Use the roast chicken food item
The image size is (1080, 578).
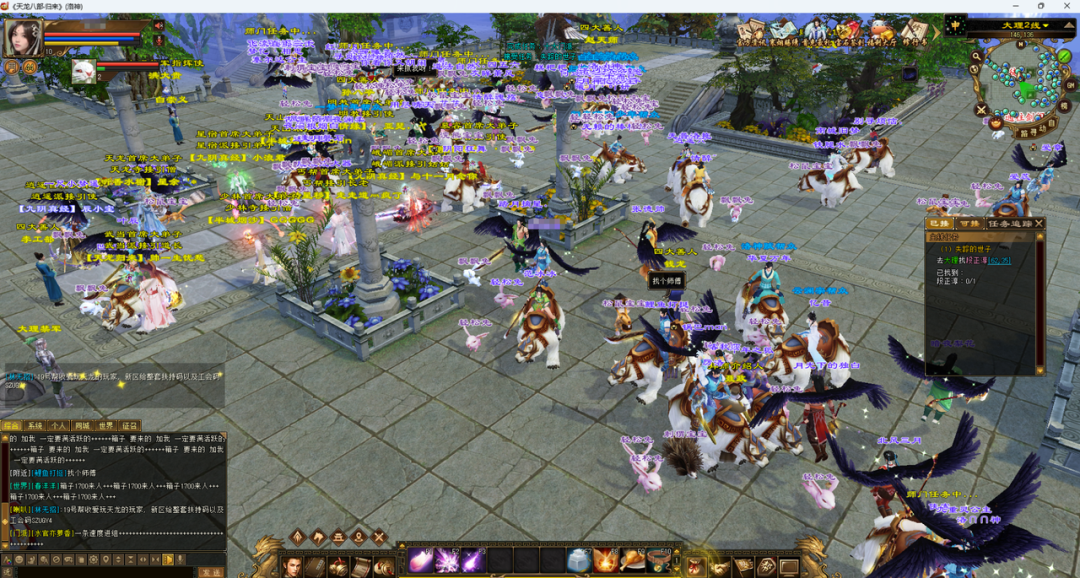point(632,560)
